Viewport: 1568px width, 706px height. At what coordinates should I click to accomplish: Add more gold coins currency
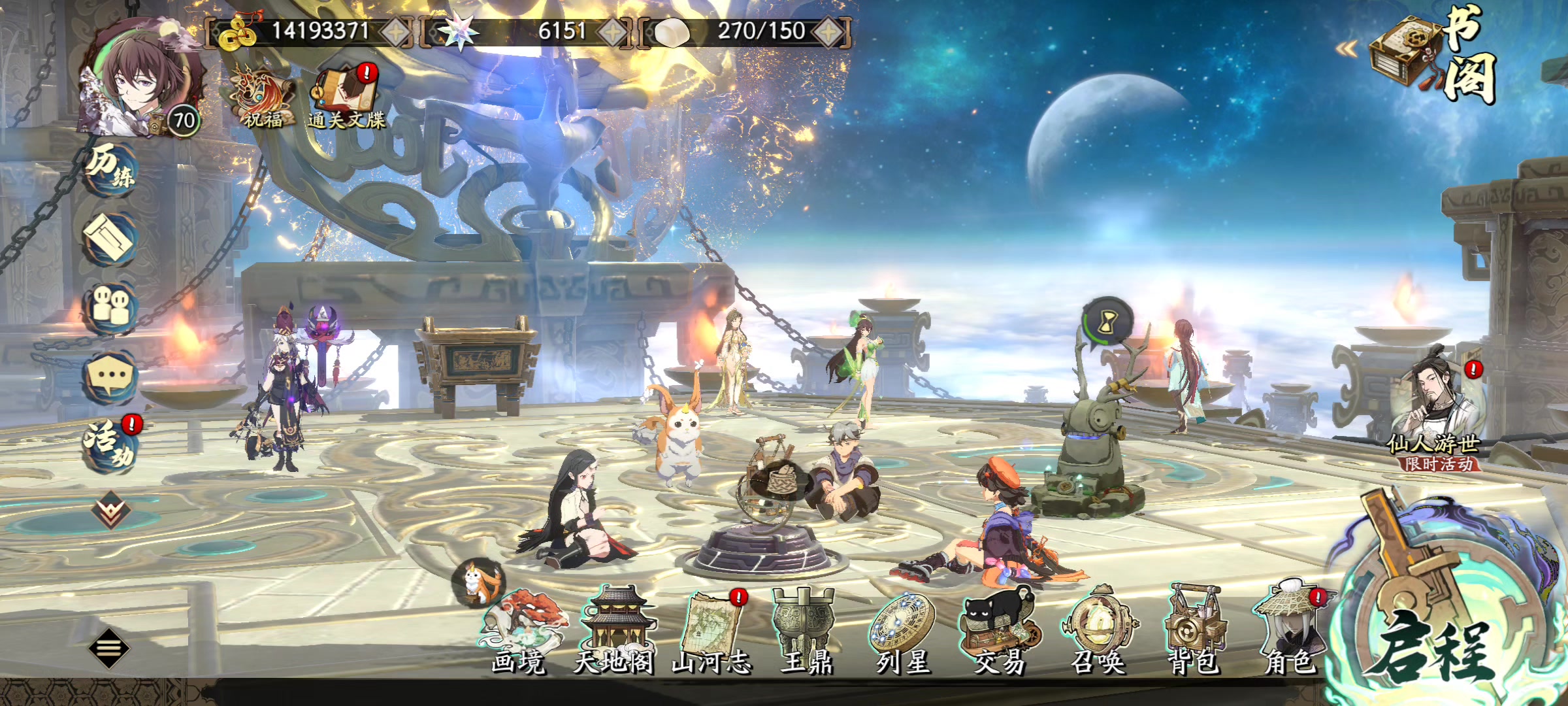pyautogui.click(x=395, y=32)
